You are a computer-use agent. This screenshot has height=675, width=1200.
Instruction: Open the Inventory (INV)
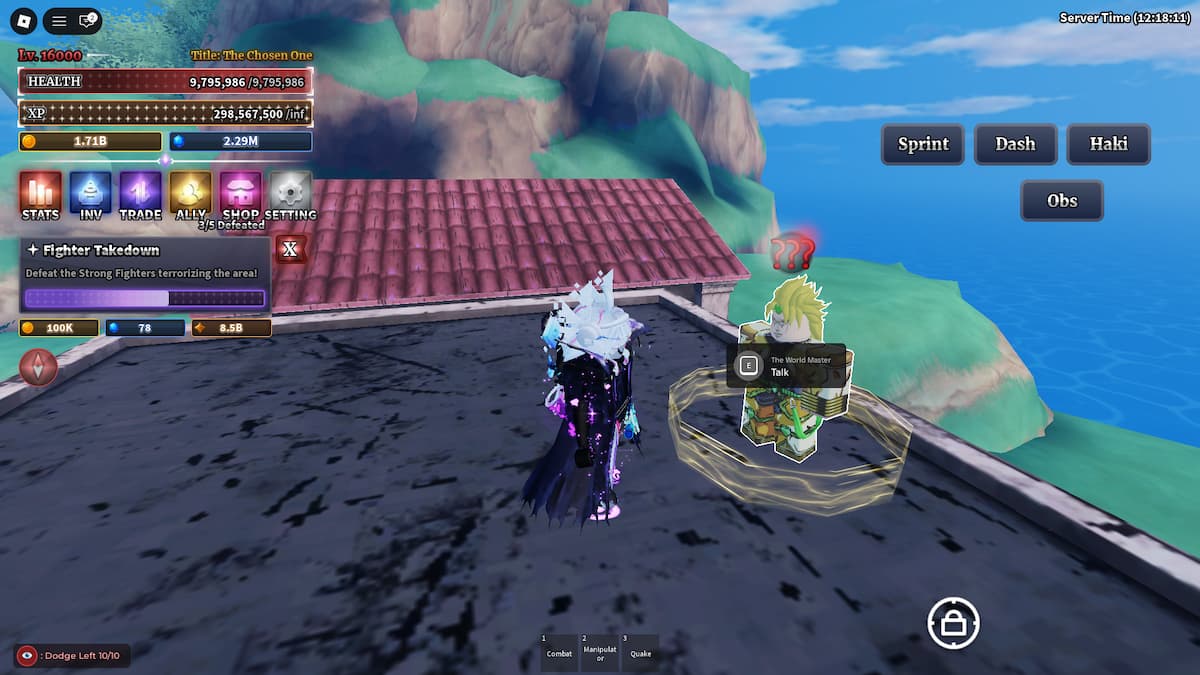(91, 193)
